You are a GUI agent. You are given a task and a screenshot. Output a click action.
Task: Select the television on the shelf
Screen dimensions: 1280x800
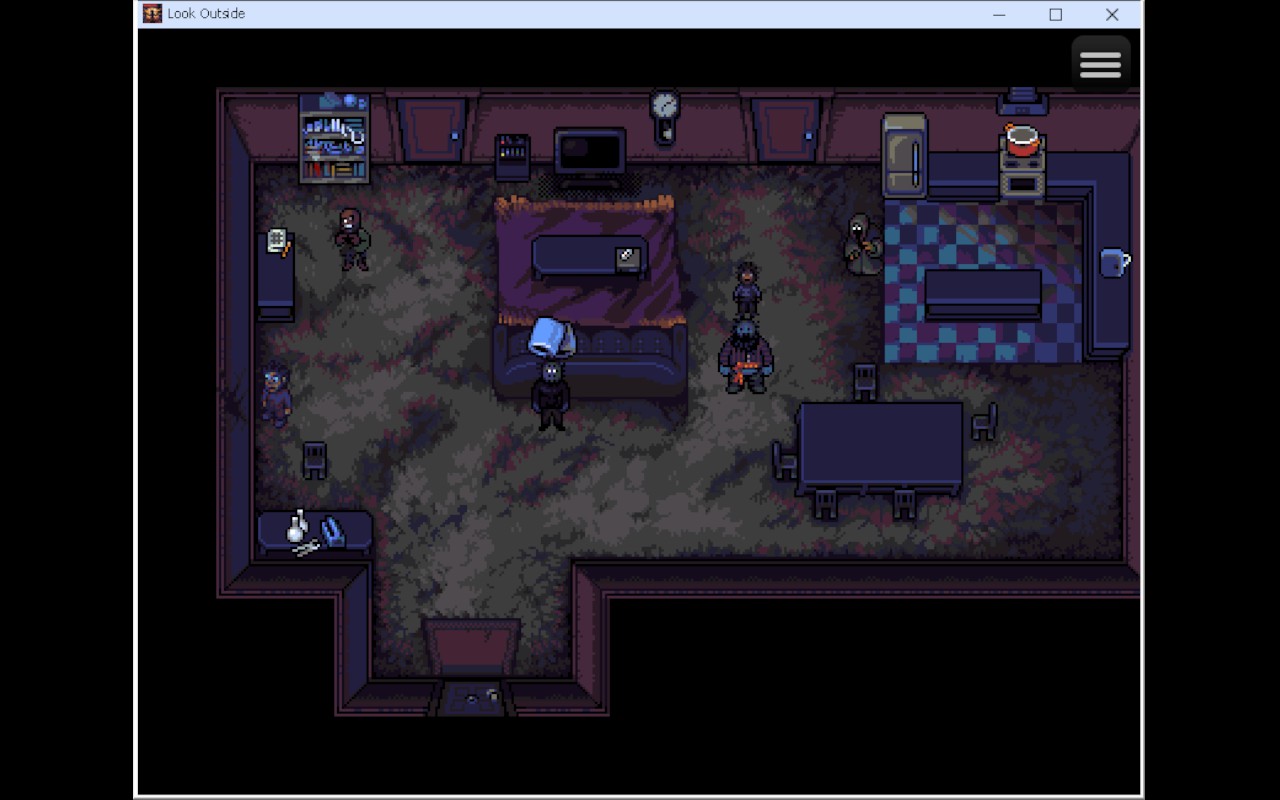click(x=590, y=152)
